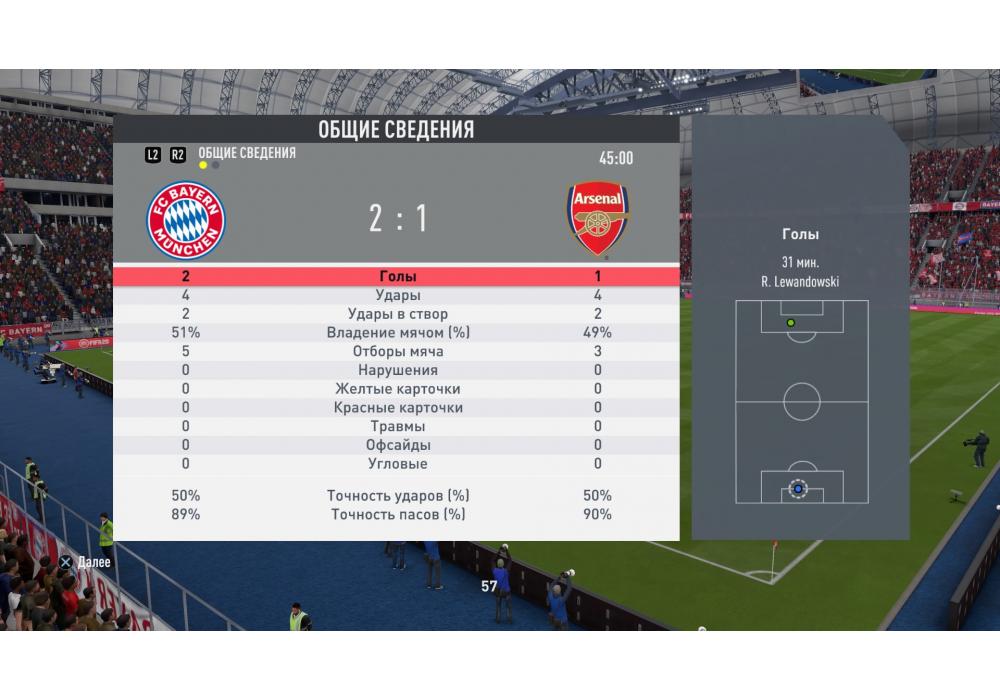Screen dimensions: 1000x700
Task: Choose the Угловые stat row
Action: (x=397, y=464)
